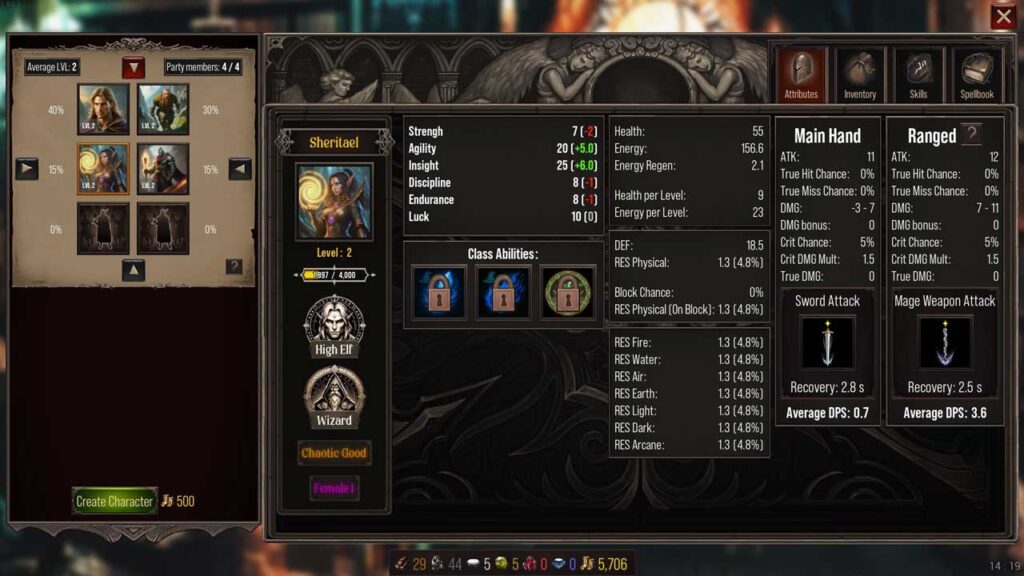Click the red down arrow formation button
Screen dimensions: 1024x576
click(134, 68)
